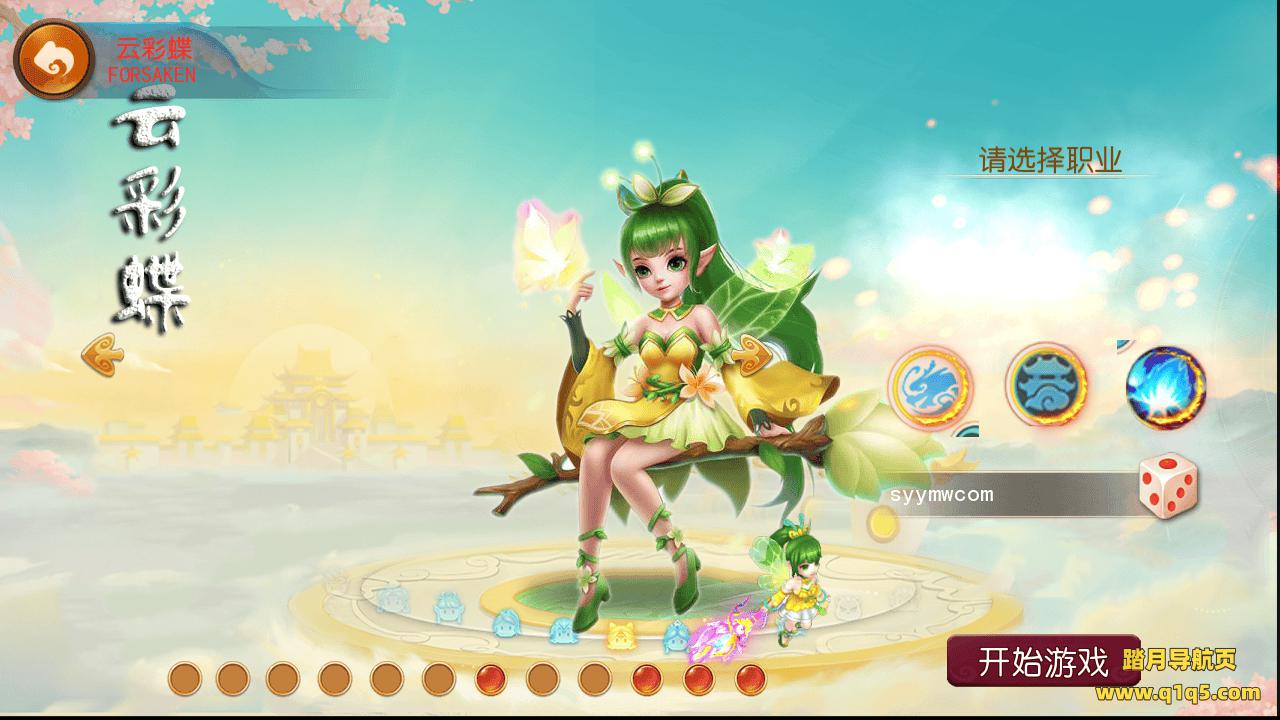Viewport: 1280px width, 720px height.
Task: Pick the glowing blue flame class orb
Action: point(1165,388)
